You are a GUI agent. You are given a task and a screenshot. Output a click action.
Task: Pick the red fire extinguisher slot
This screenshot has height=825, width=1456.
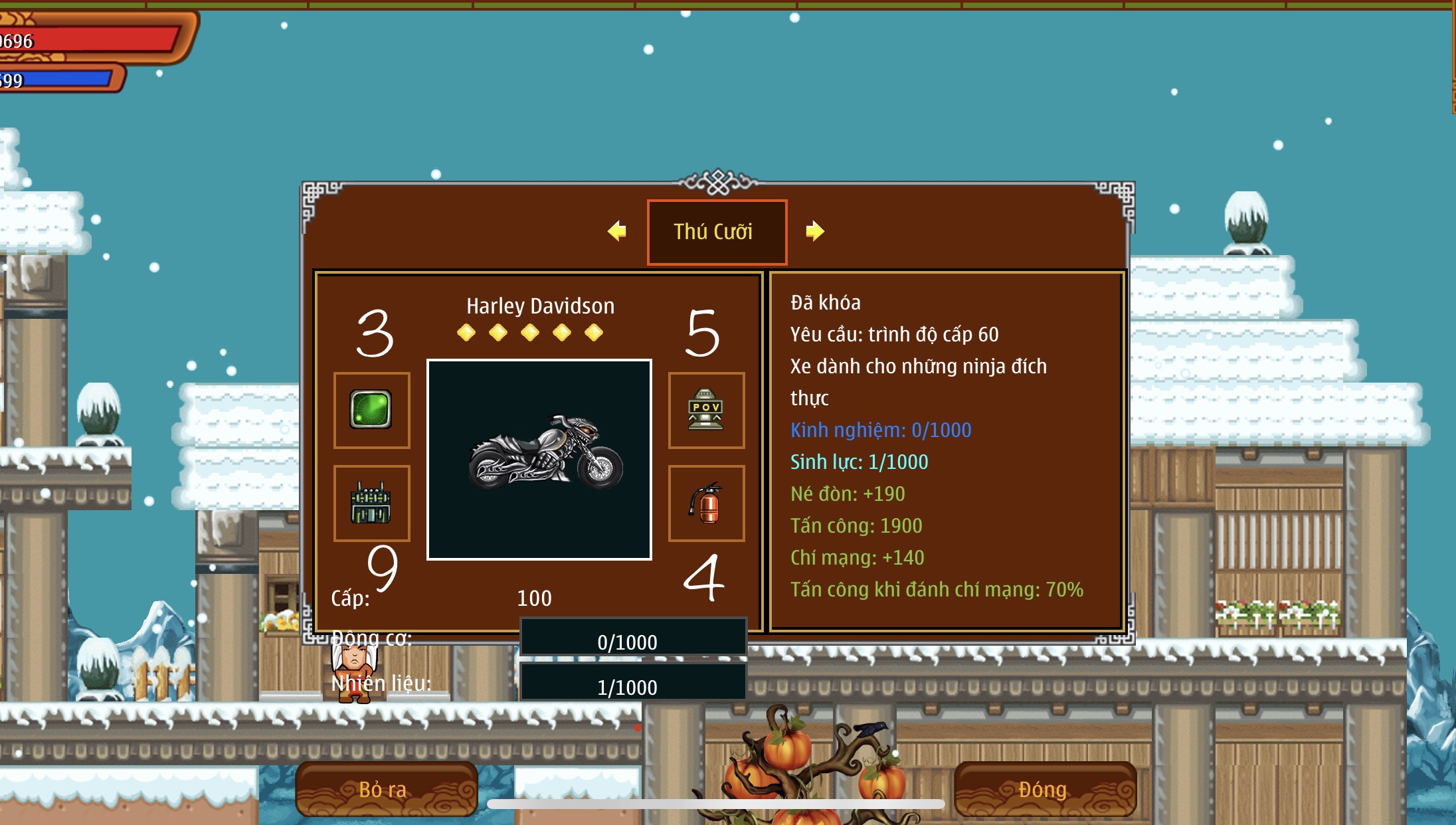pyautogui.click(x=706, y=503)
